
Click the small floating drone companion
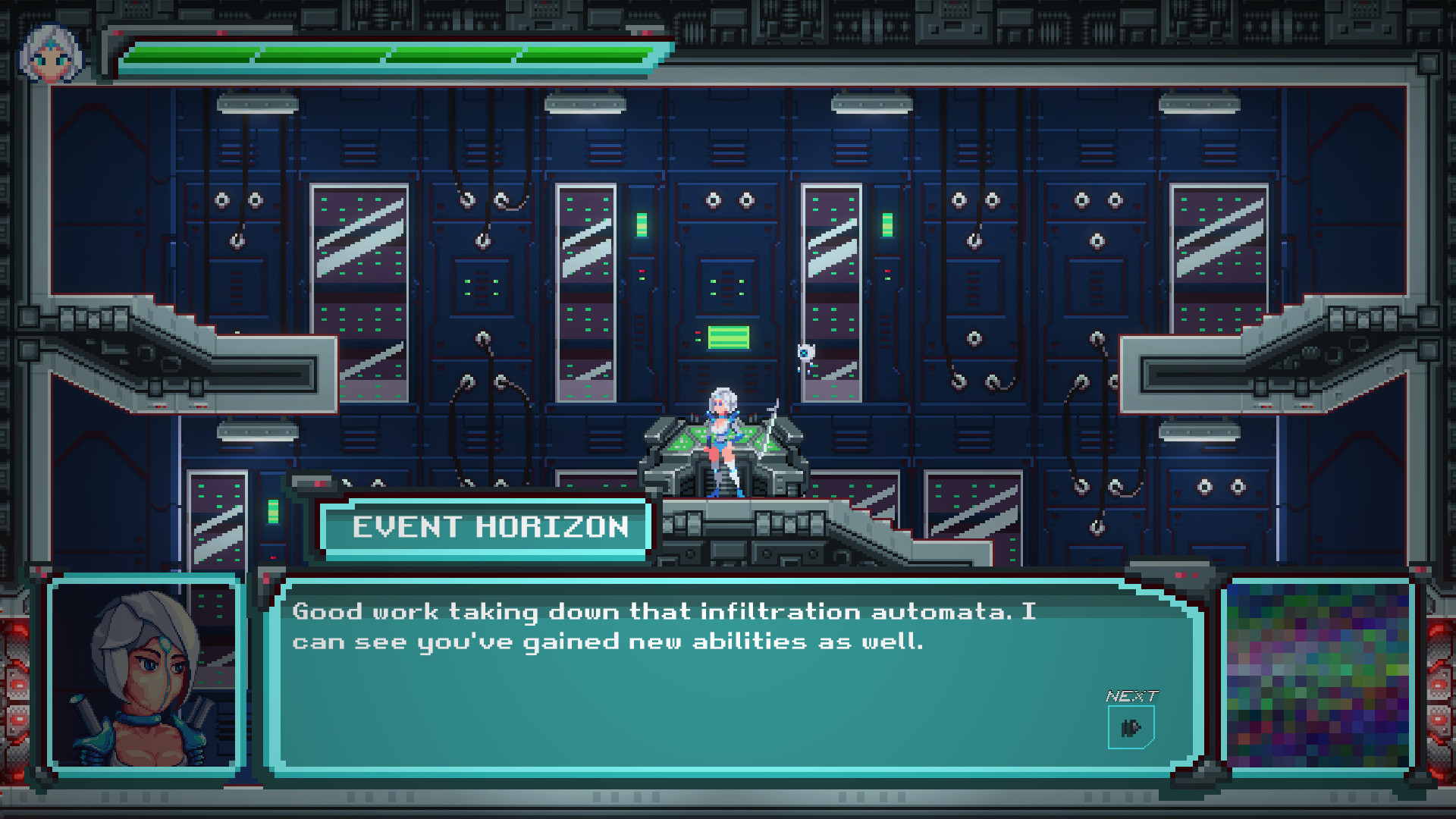coord(806,353)
